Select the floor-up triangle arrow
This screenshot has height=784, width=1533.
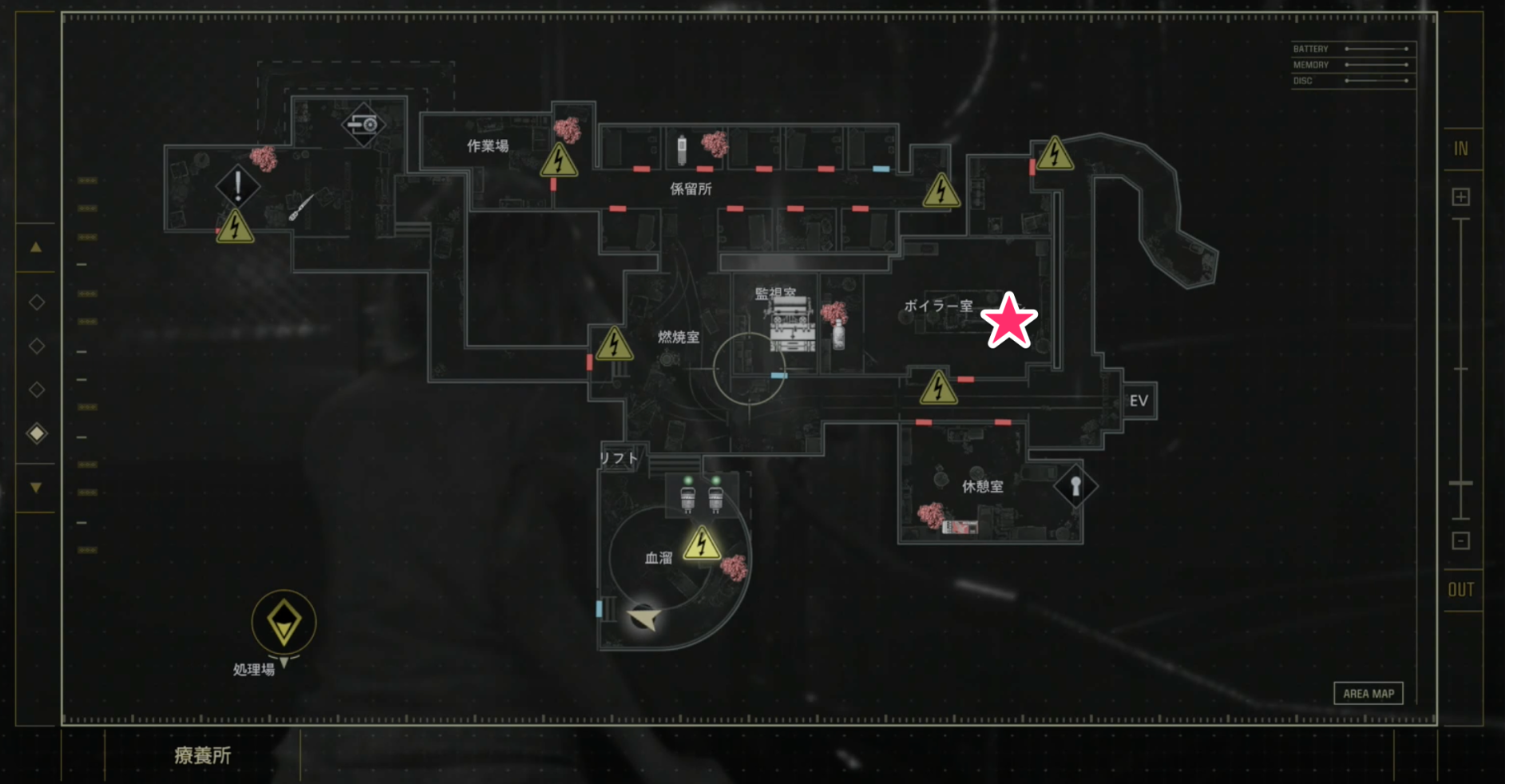coord(36,247)
